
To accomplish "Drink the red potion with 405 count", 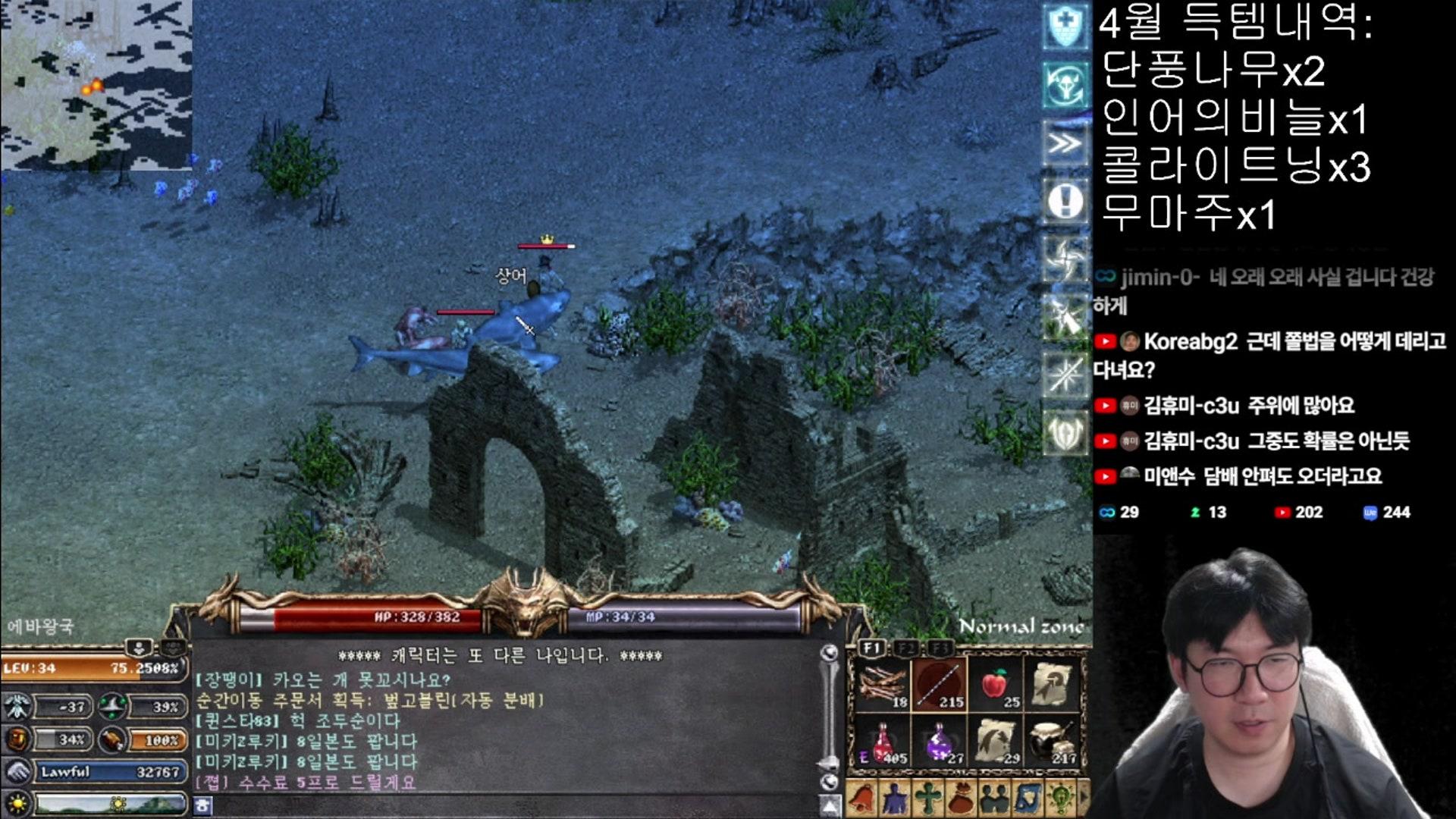I will click(x=882, y=741).
